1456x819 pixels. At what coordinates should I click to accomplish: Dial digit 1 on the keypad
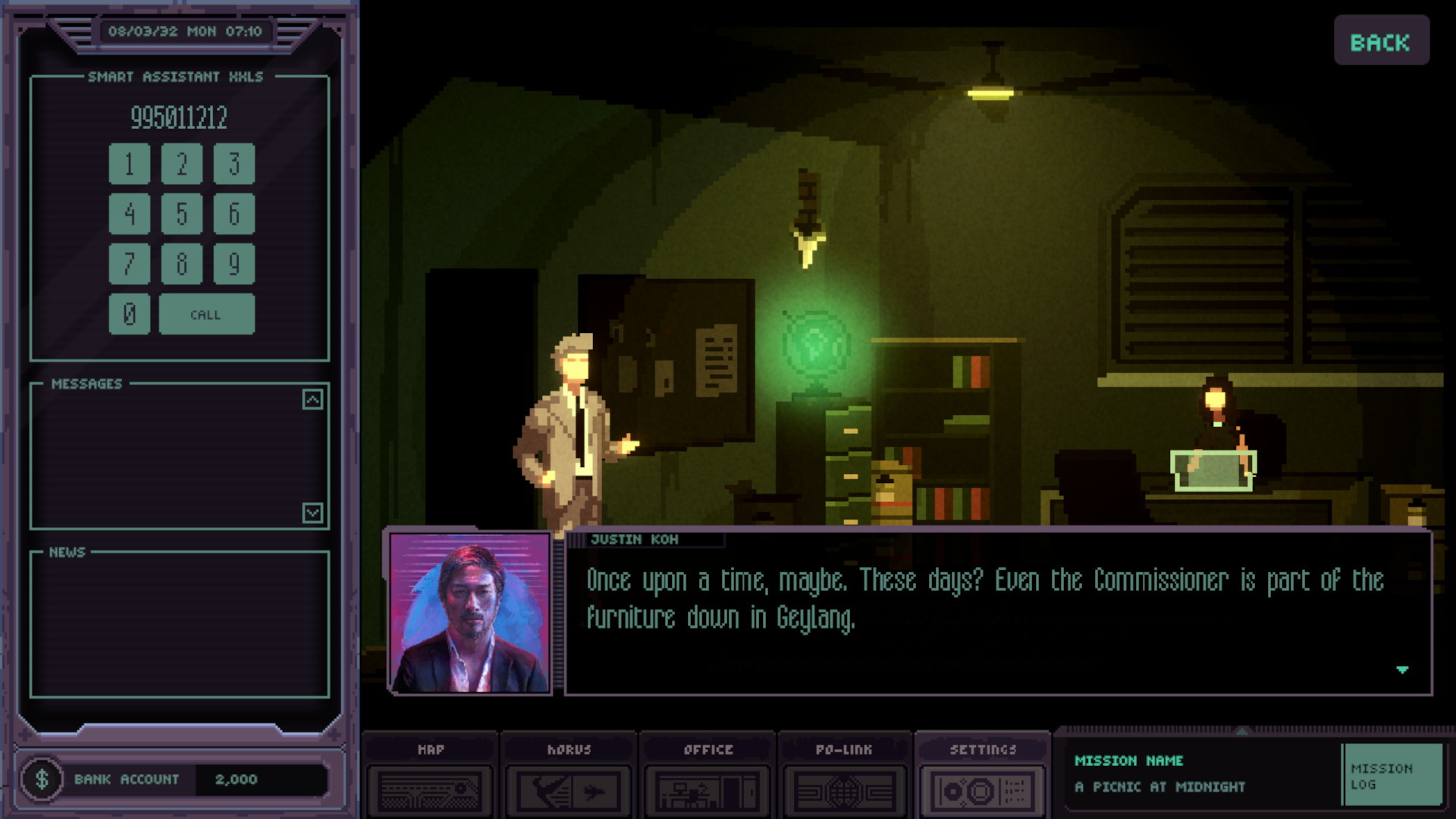tap(129, 164)
